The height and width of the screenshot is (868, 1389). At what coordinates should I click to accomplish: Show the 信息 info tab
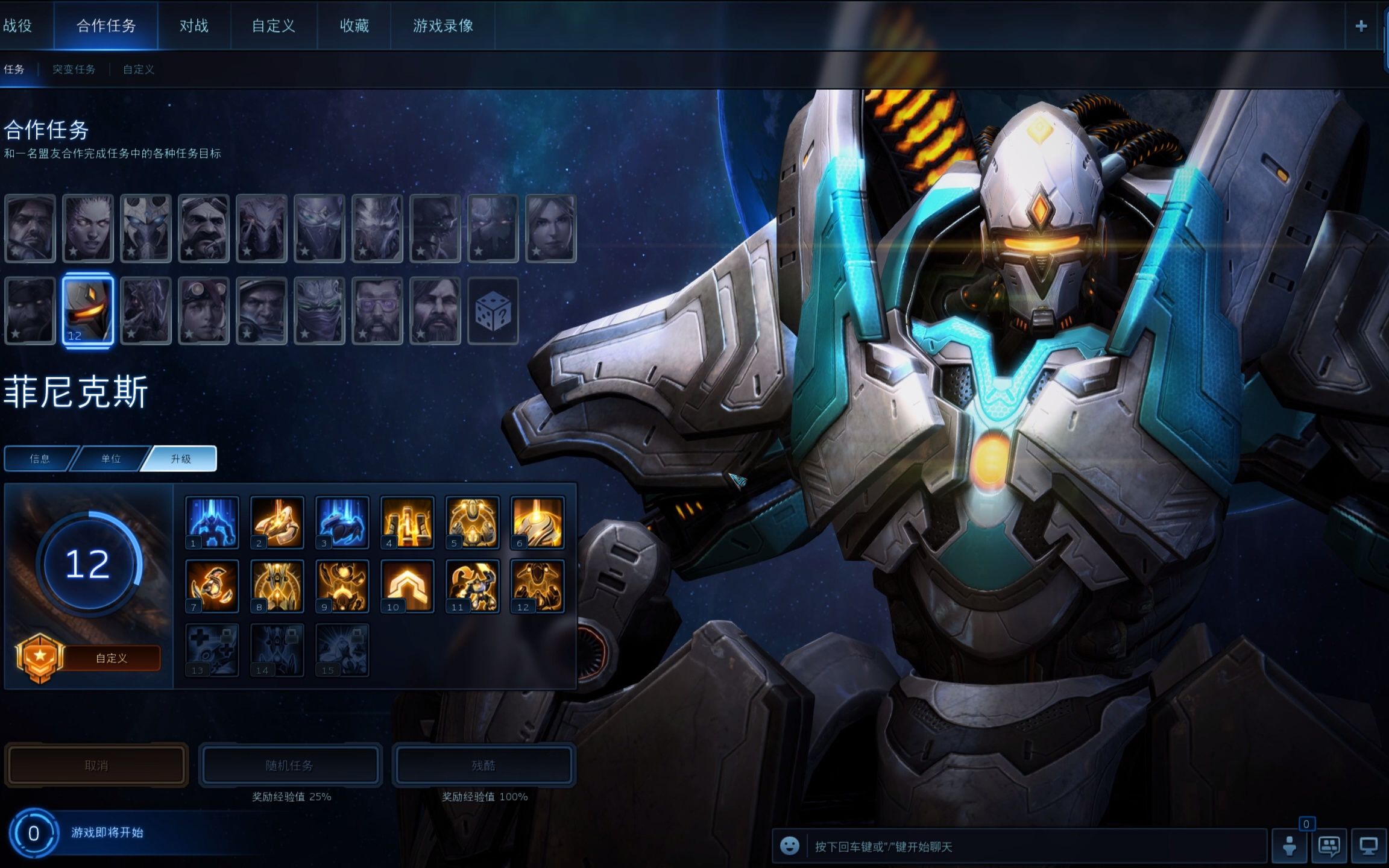click(x=40, y=459)
